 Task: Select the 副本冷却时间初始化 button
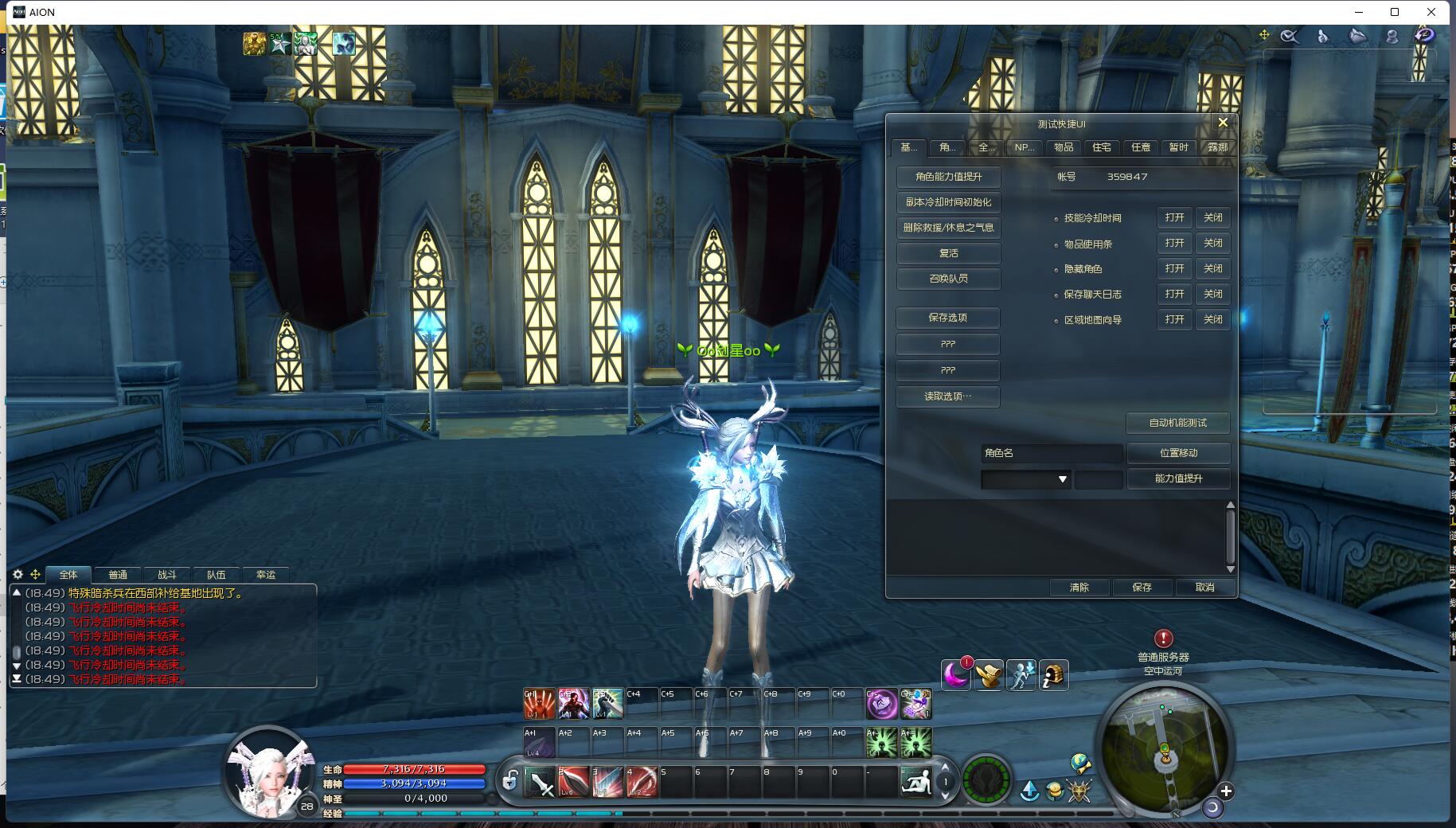(948, 202)
